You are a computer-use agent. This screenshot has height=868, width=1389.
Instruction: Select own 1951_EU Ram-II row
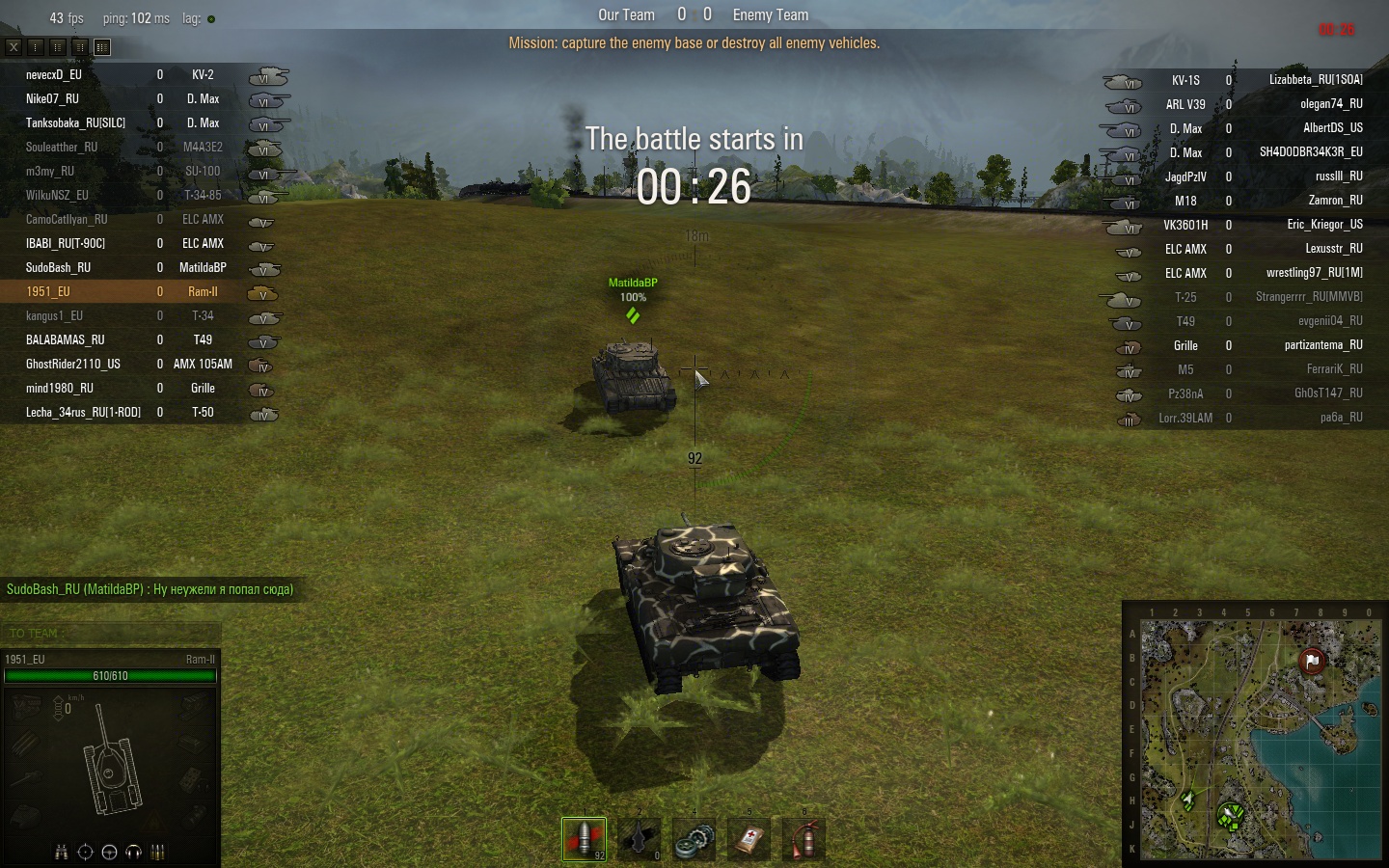pyautogui.click(x=145, y=291)
